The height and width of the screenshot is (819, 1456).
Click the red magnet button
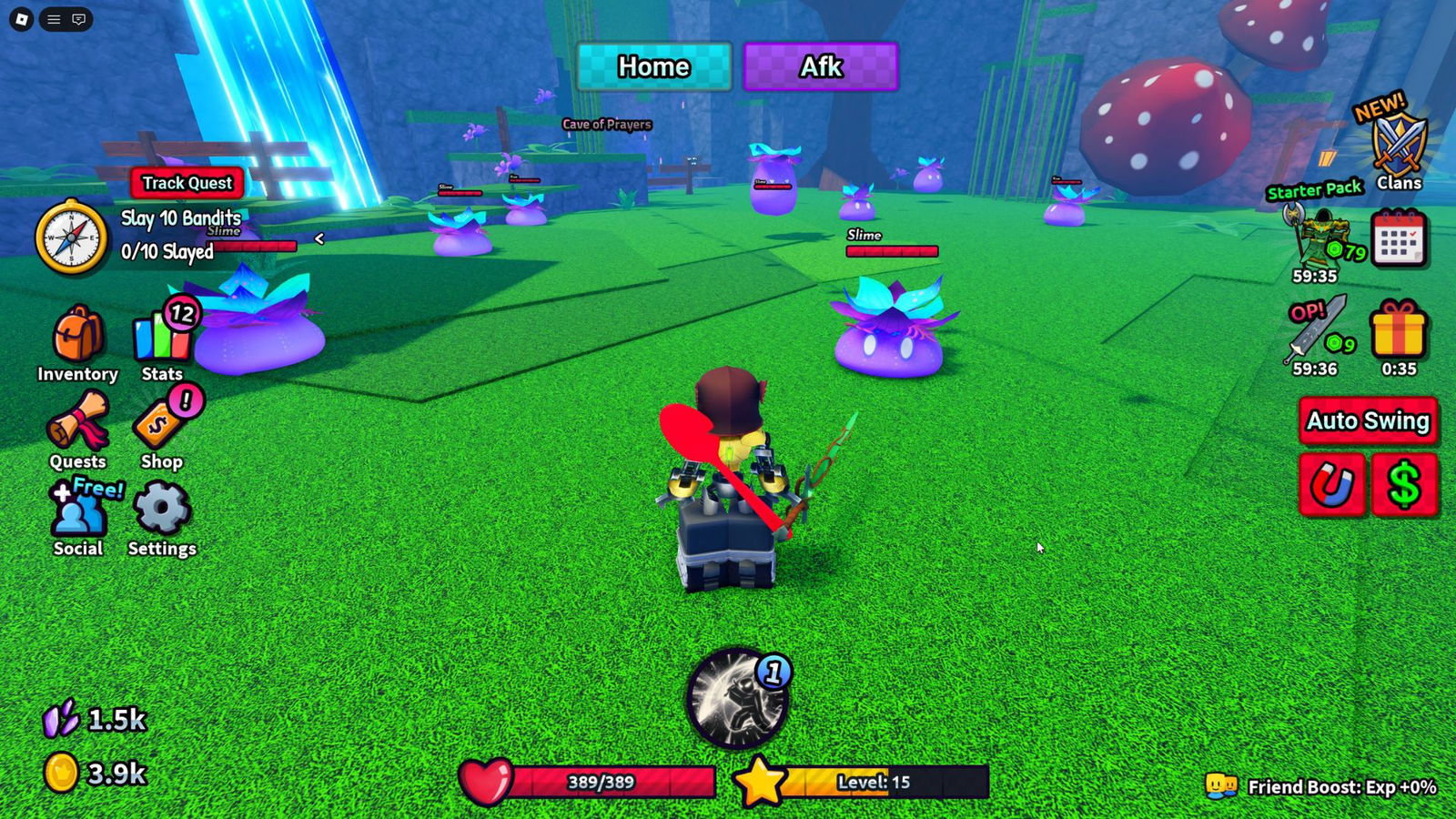[x=1332, y=486]
